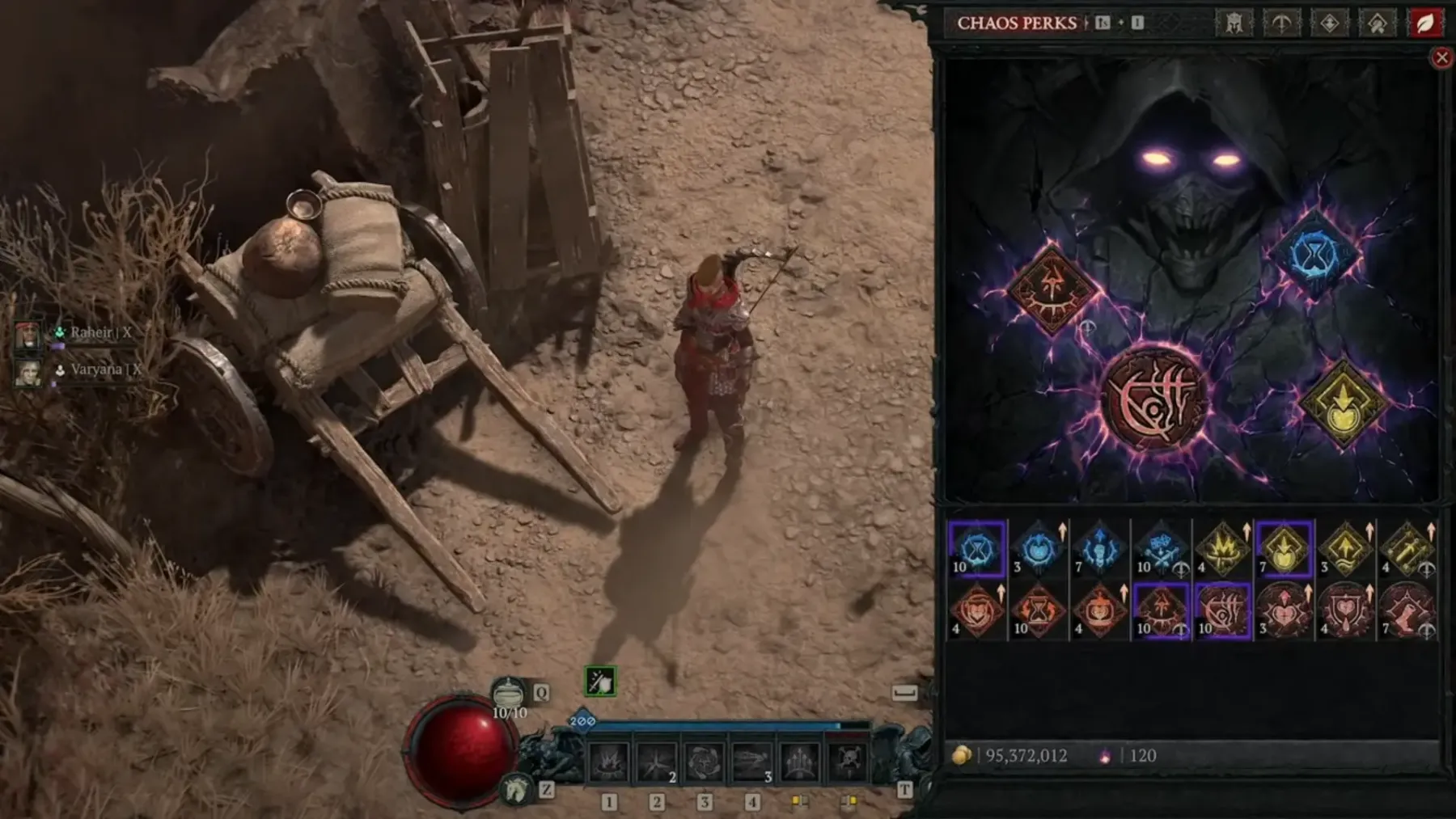
Task: Open the helmet character tab
Action: pos(1234,23)
